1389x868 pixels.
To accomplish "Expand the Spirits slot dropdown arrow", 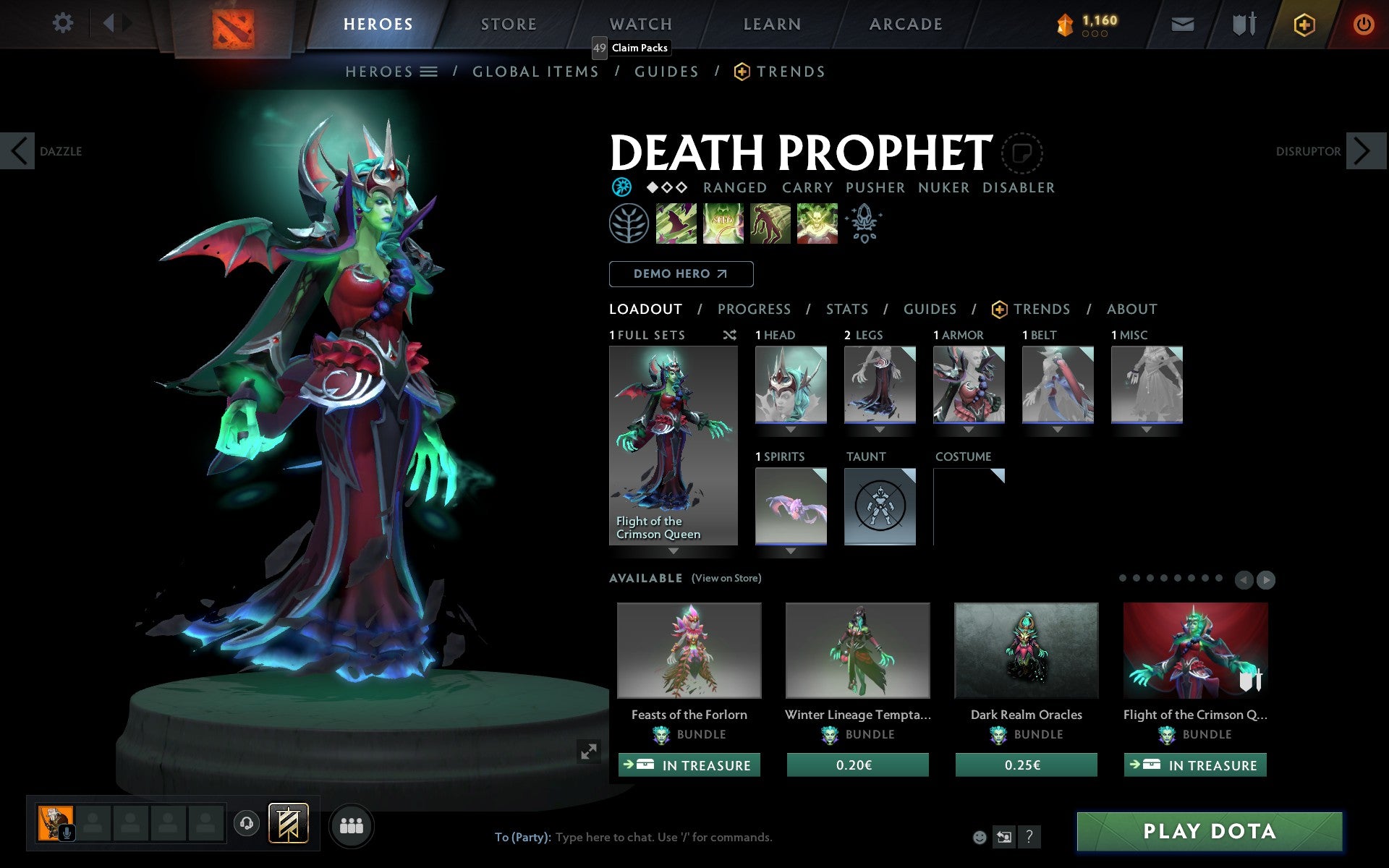I will (790, 550).
